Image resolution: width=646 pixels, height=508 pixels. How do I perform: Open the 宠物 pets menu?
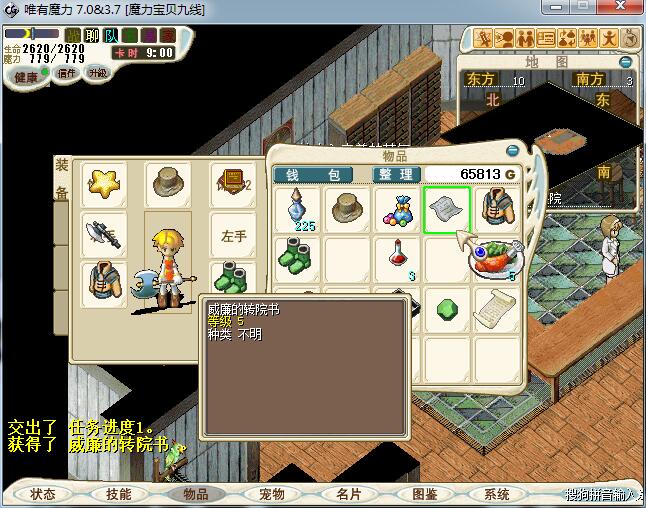pos(271,494)
